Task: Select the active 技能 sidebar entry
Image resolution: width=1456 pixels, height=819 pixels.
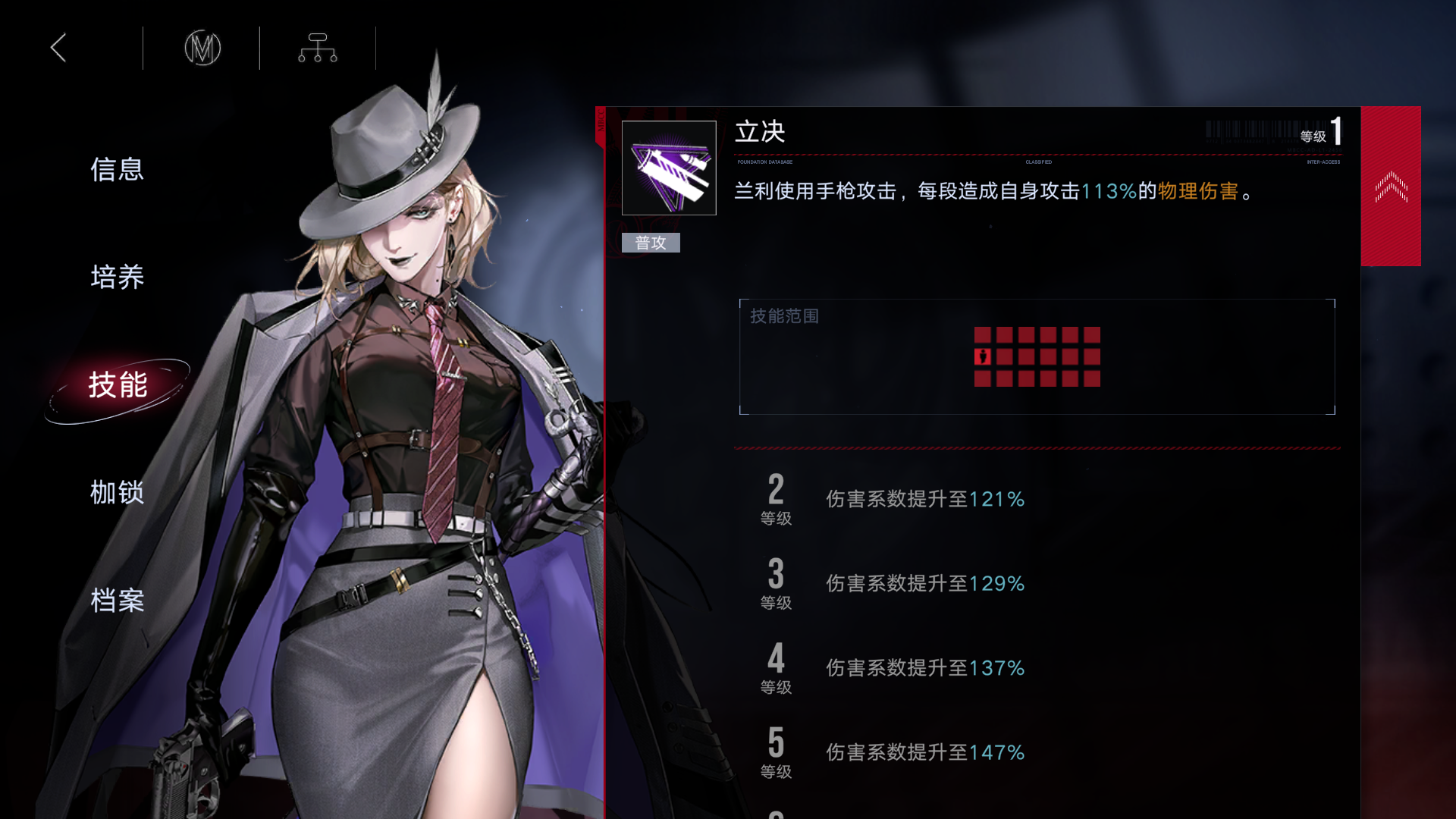Action: click(x=117, y=385)
